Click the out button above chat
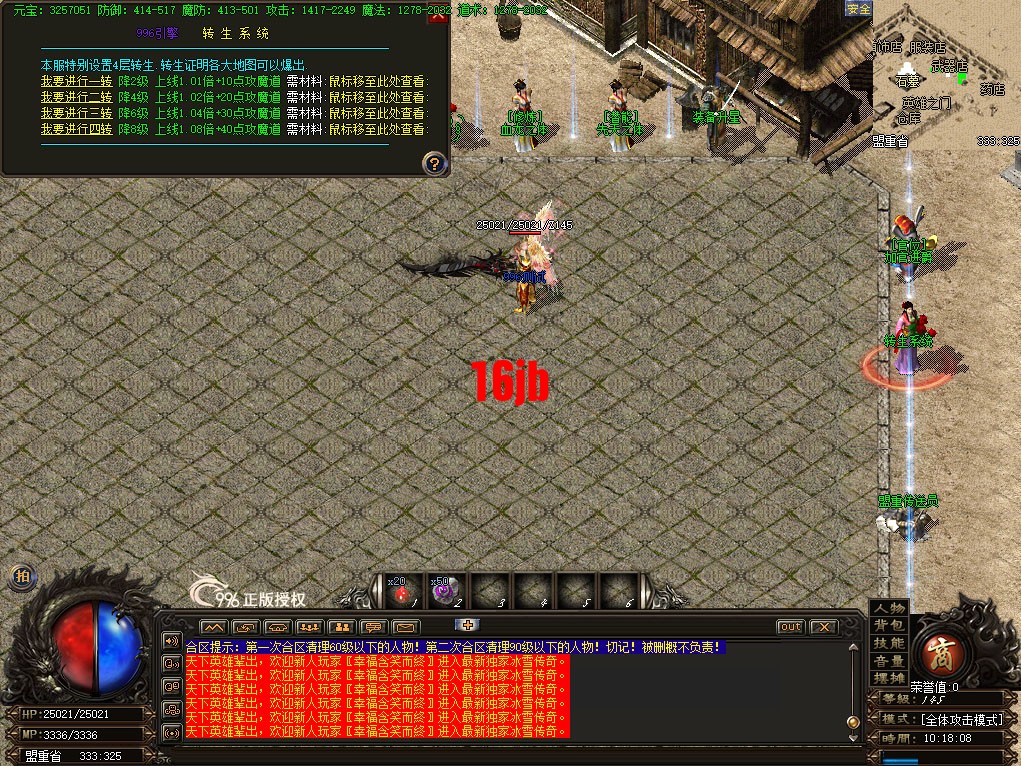The width and height of the screenshot is (1021, 766). click(x=790, y=627)
